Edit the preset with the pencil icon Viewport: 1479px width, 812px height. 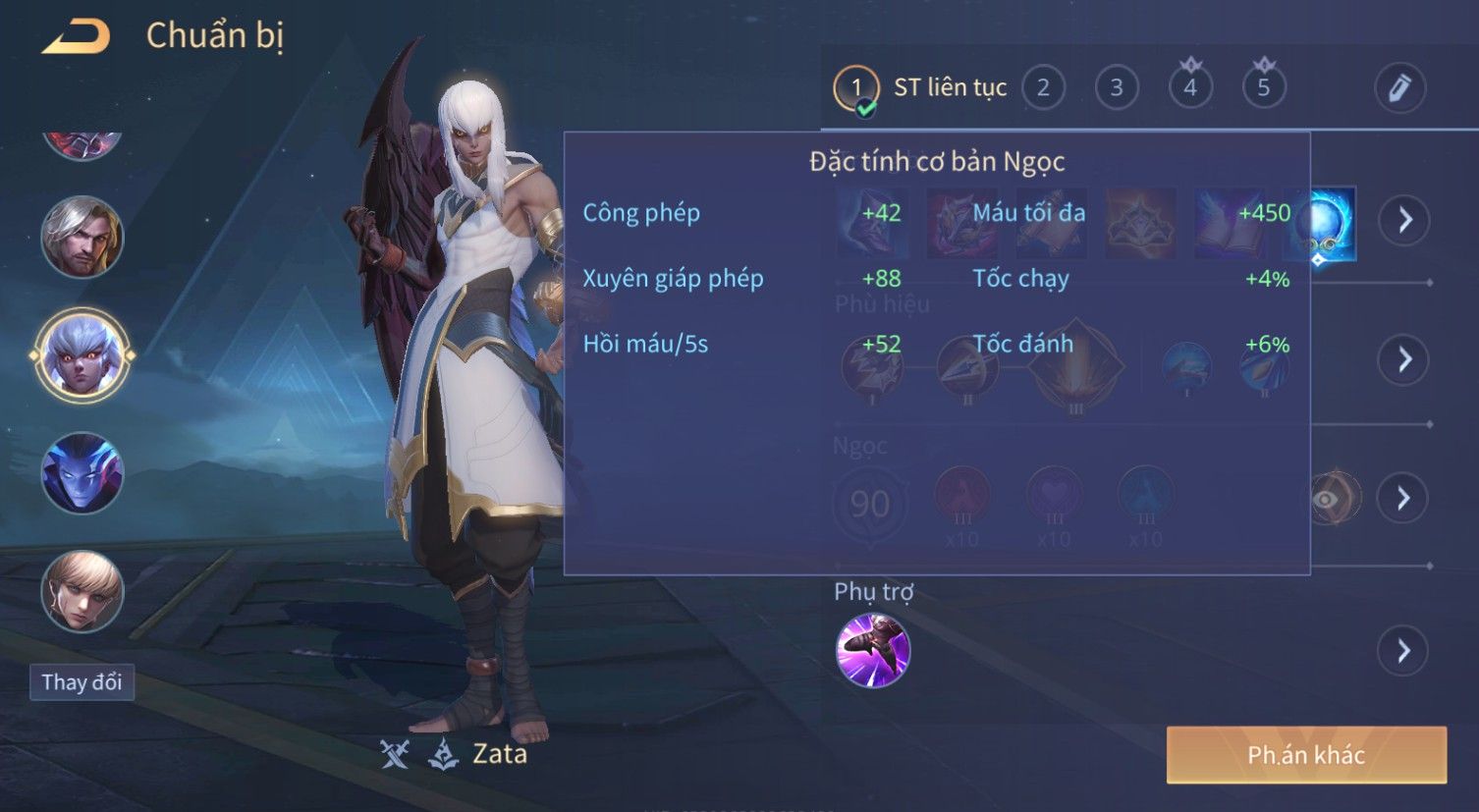pyautogui.click(x=1399, y=88)
